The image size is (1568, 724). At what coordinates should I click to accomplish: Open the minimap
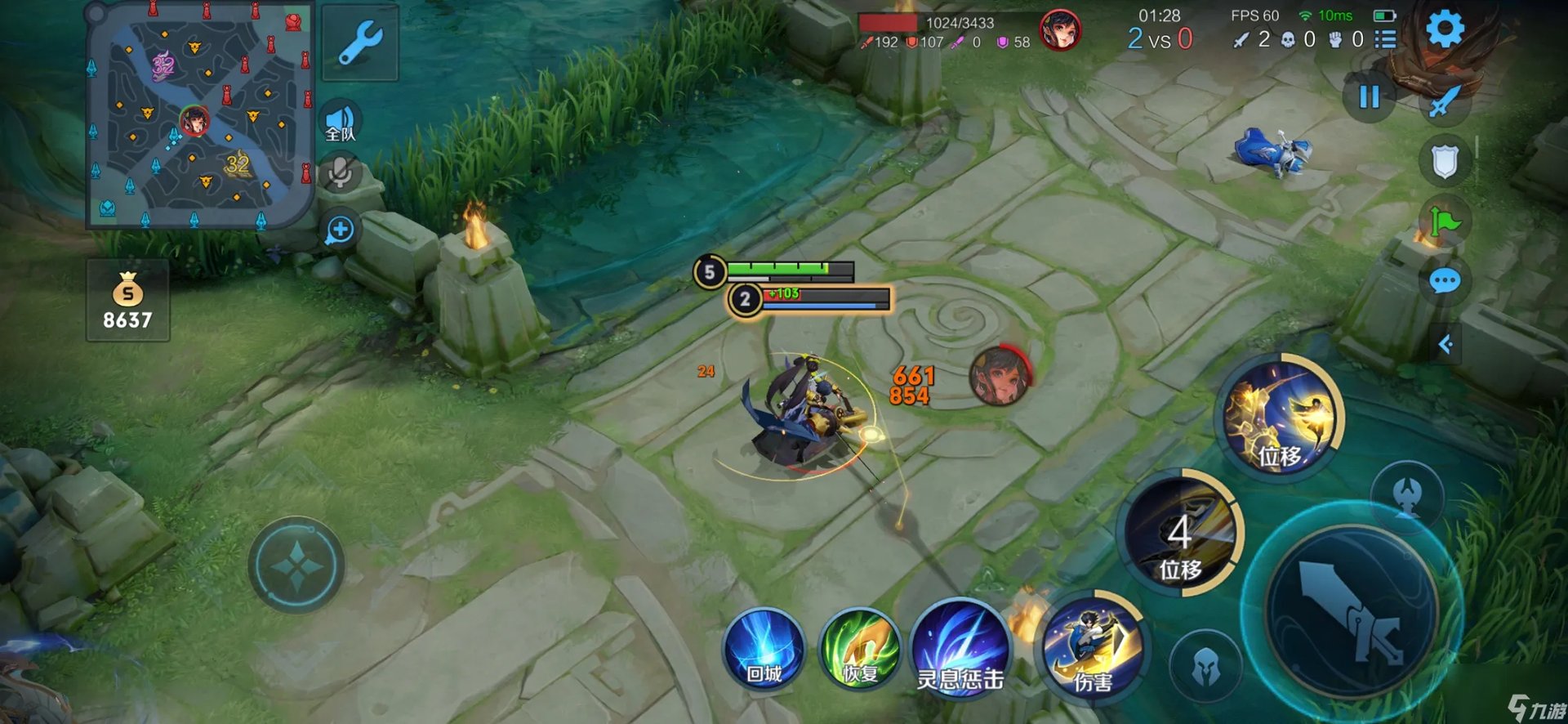pos(199,116)
